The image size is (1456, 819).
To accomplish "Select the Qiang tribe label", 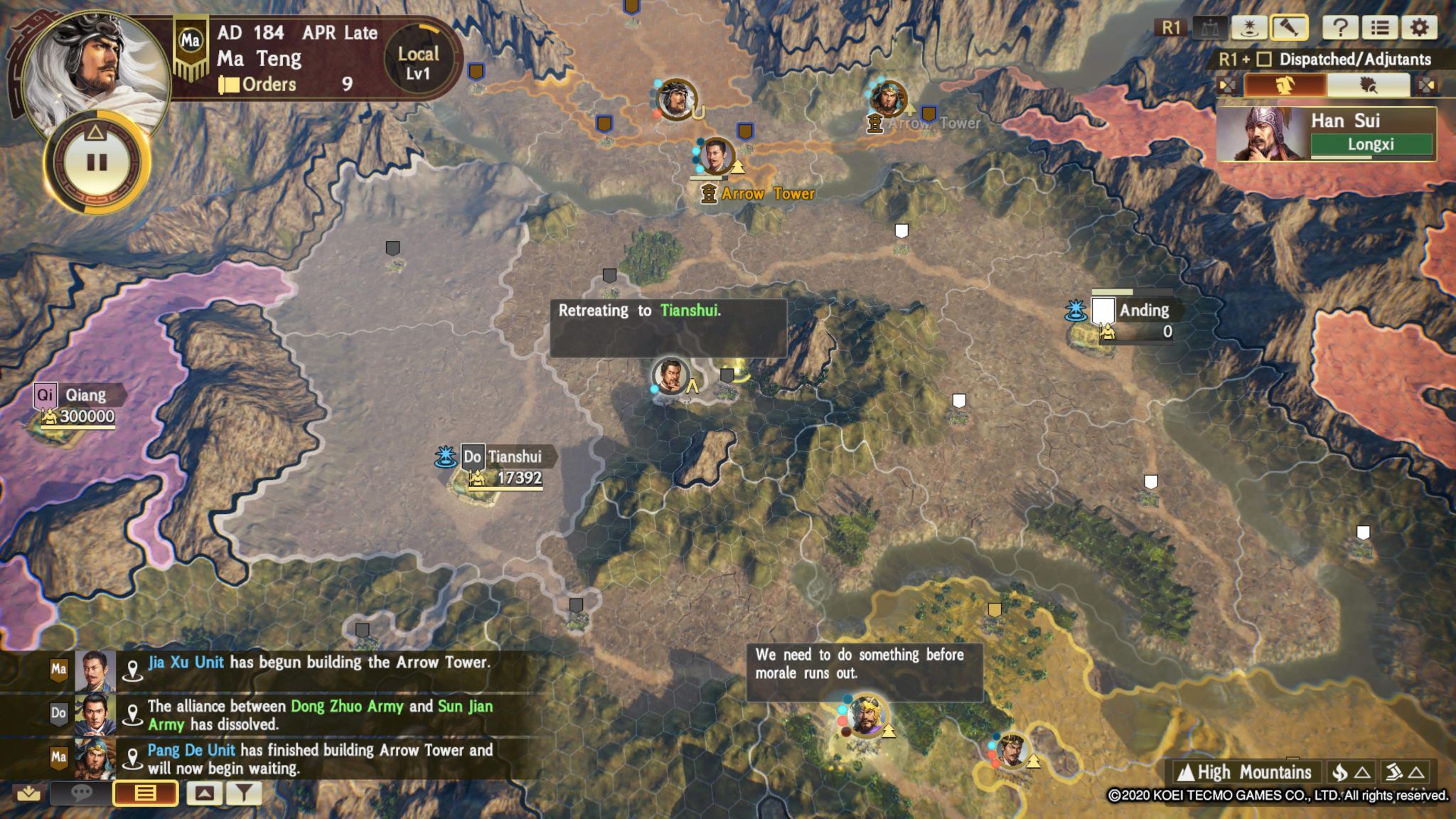I will (85, 395).
